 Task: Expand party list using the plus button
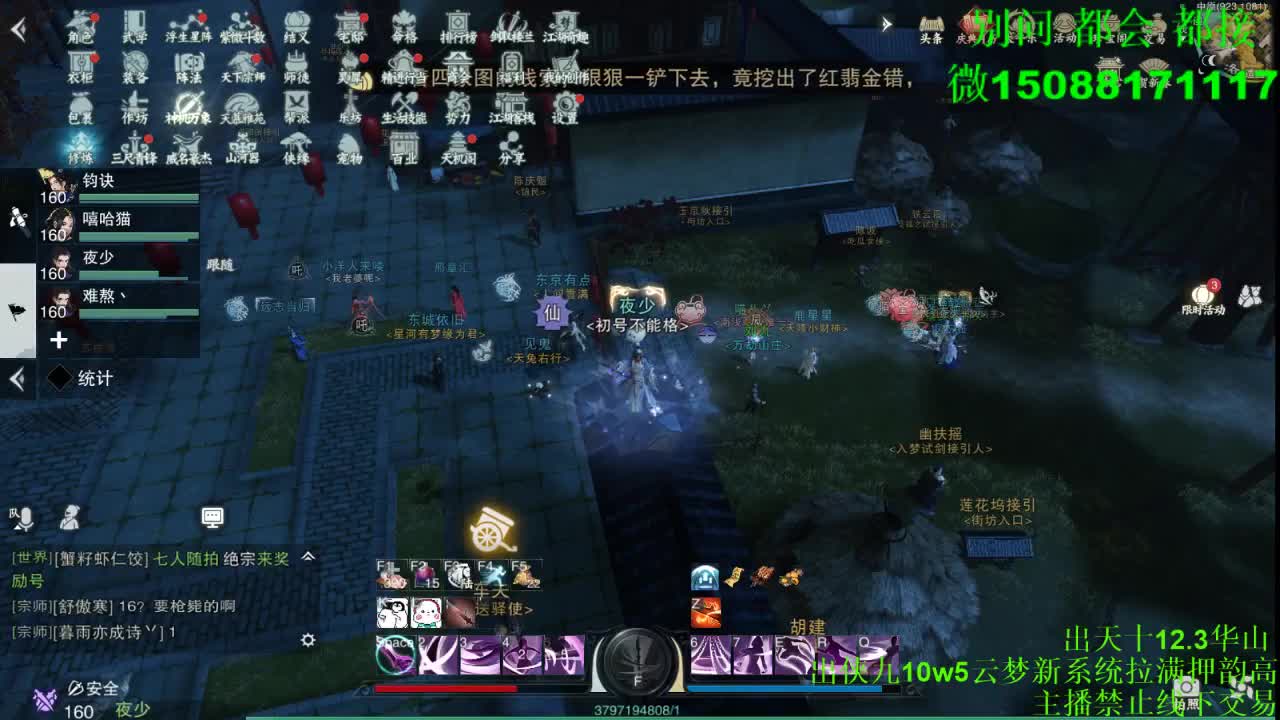pyautogui.click(x=60, y=340)
